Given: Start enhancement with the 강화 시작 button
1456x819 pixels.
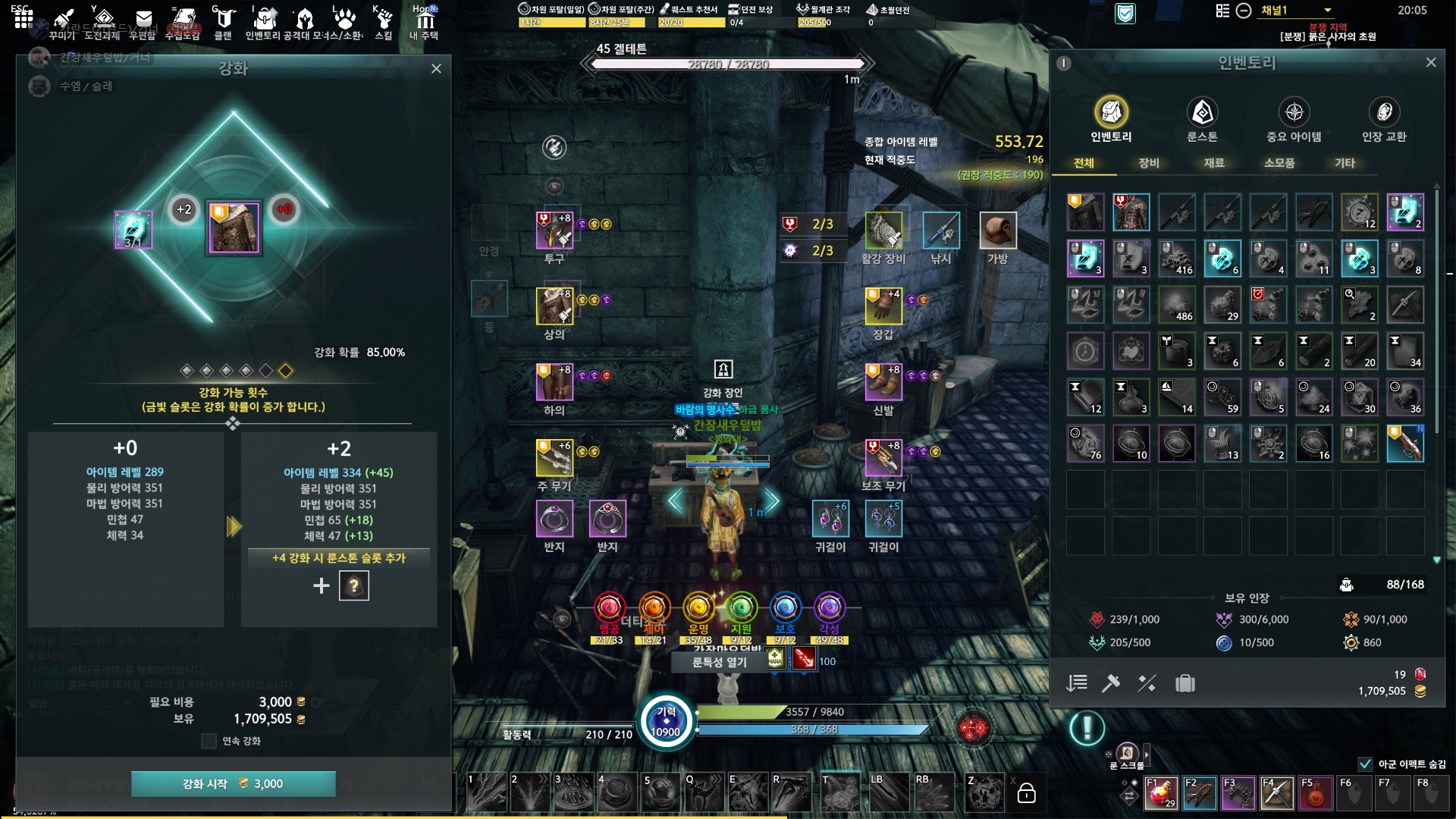Looking at the screenshot, I should 233,783.
